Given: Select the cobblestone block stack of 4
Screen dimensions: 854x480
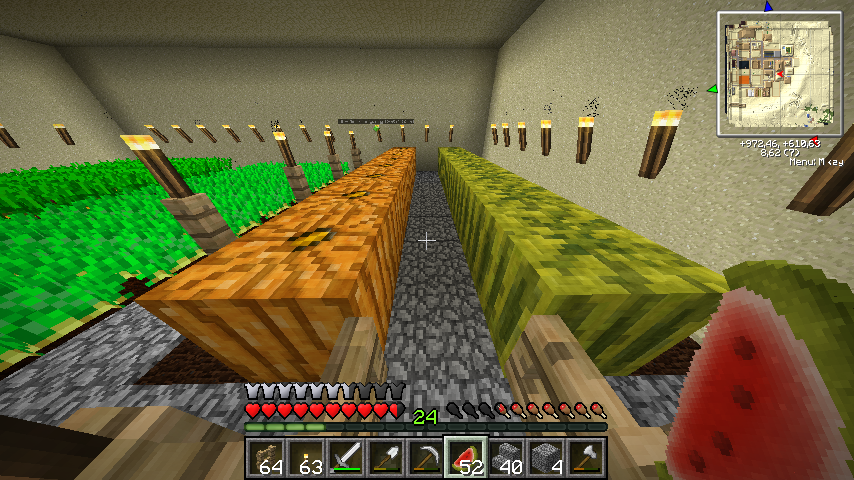Looking at the screenshot, I should 546,459.
